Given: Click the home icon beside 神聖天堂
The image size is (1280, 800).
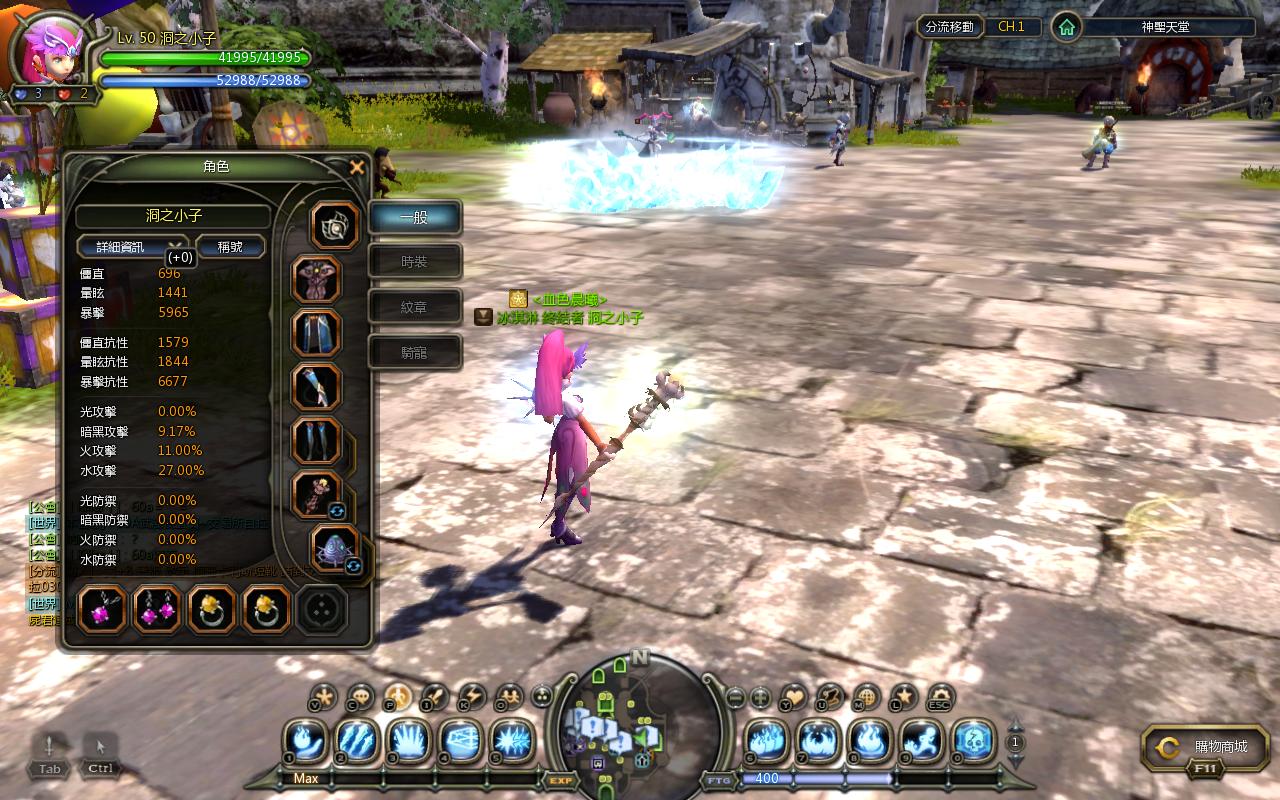Looking at the screenshot, I should 1067,27.
